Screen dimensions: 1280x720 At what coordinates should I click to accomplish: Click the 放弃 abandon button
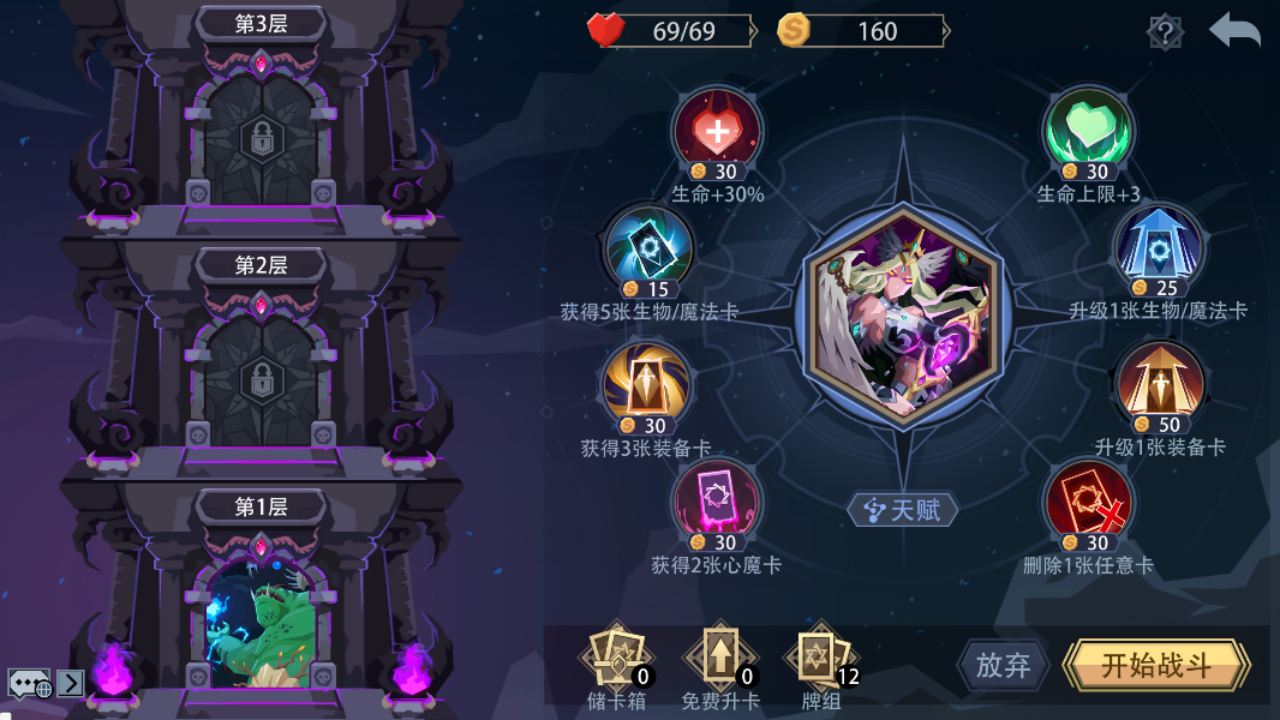(x=1001, y=665)
